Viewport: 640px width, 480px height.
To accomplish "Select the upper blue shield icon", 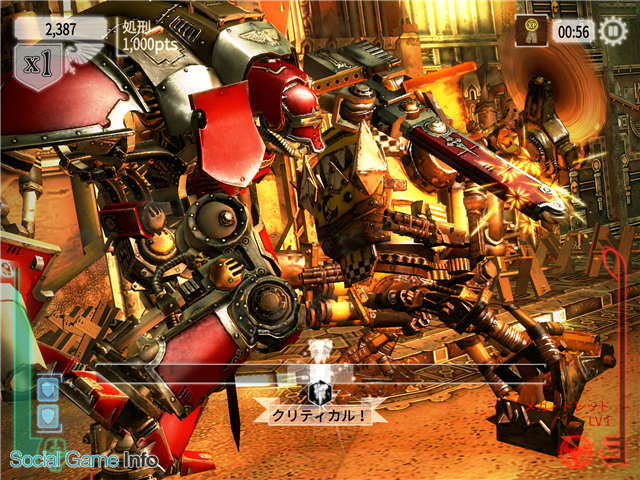I will pyautogui.click(x=47, y=387).
